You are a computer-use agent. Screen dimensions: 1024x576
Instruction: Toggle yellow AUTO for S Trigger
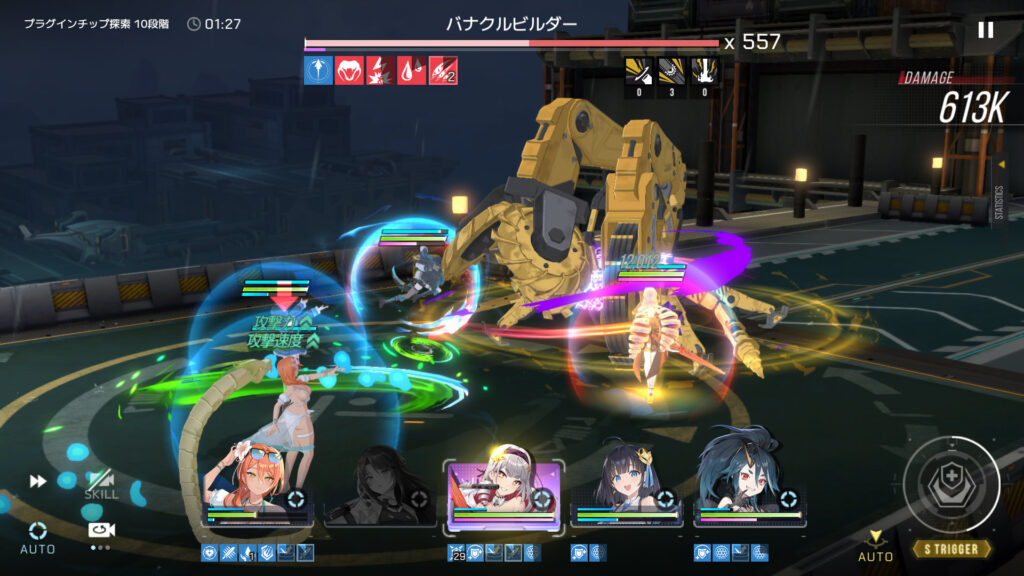(x=875, y=546)
